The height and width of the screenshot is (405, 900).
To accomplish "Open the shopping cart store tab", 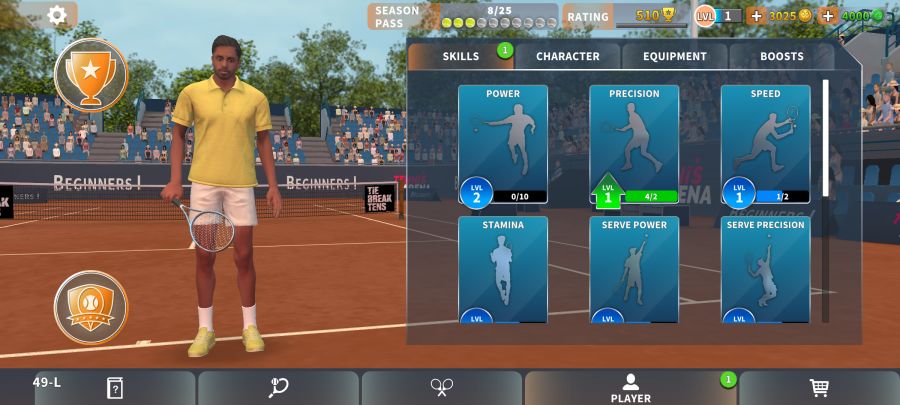I will 819,388.
